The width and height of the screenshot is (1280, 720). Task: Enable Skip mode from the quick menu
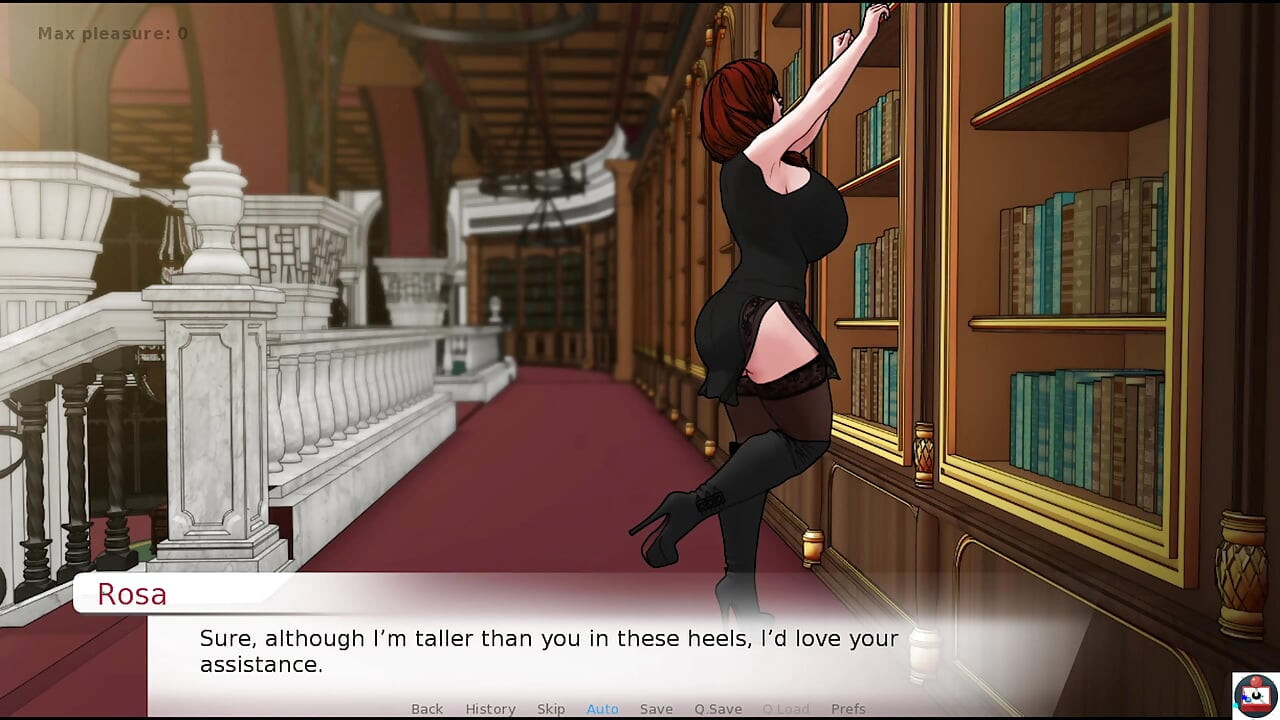point(551,708)
